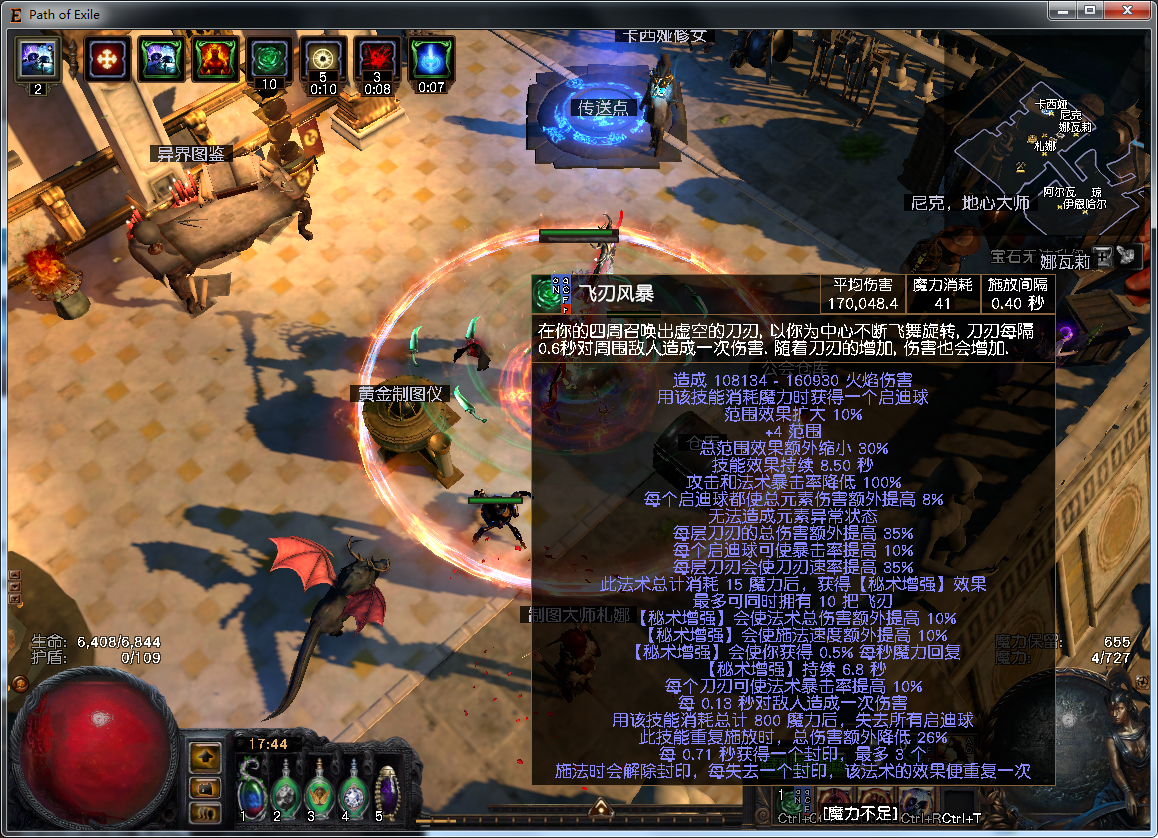Select the glowing eye buff with 0:10 timer
The width and height of the screenshot is (1158, 838).
322,60
